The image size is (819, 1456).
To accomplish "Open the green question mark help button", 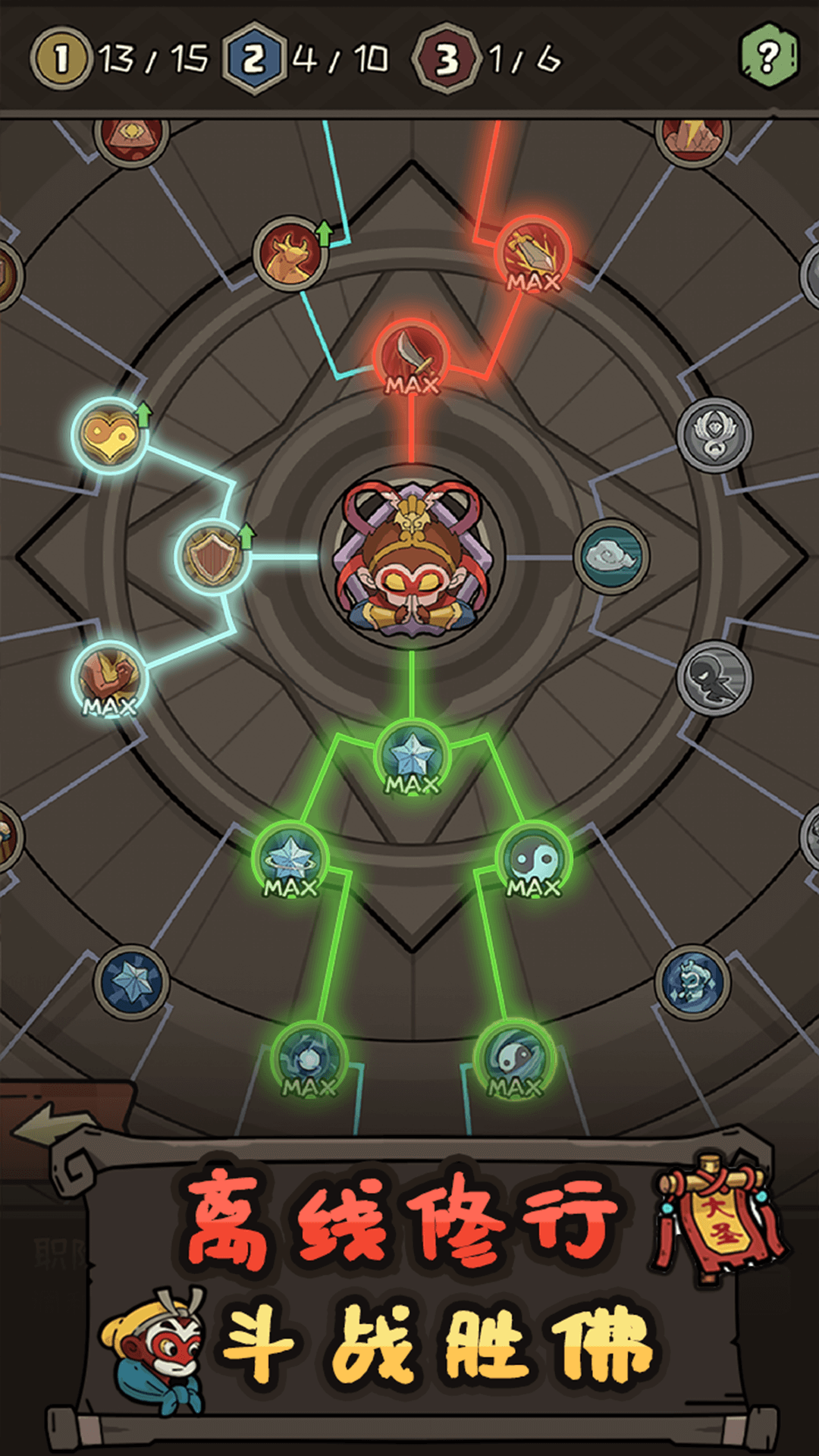I will pos(768,56).
